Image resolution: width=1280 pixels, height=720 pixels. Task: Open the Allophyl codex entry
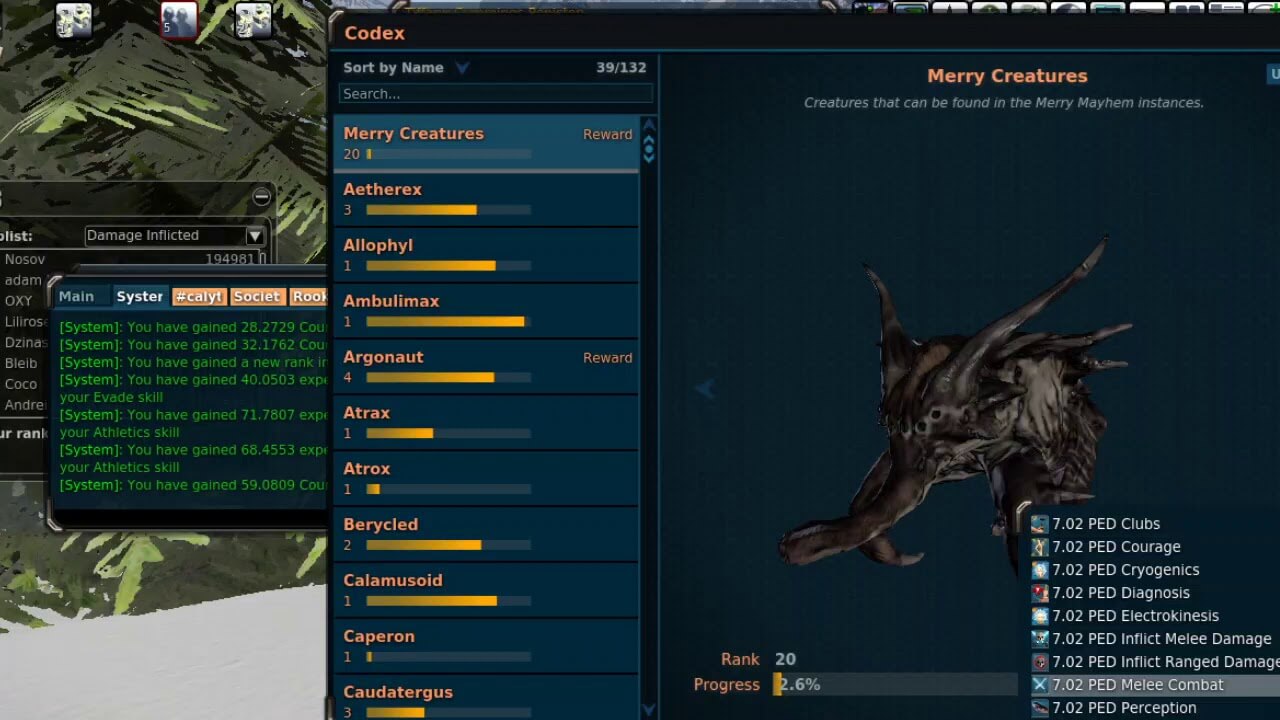485,254
